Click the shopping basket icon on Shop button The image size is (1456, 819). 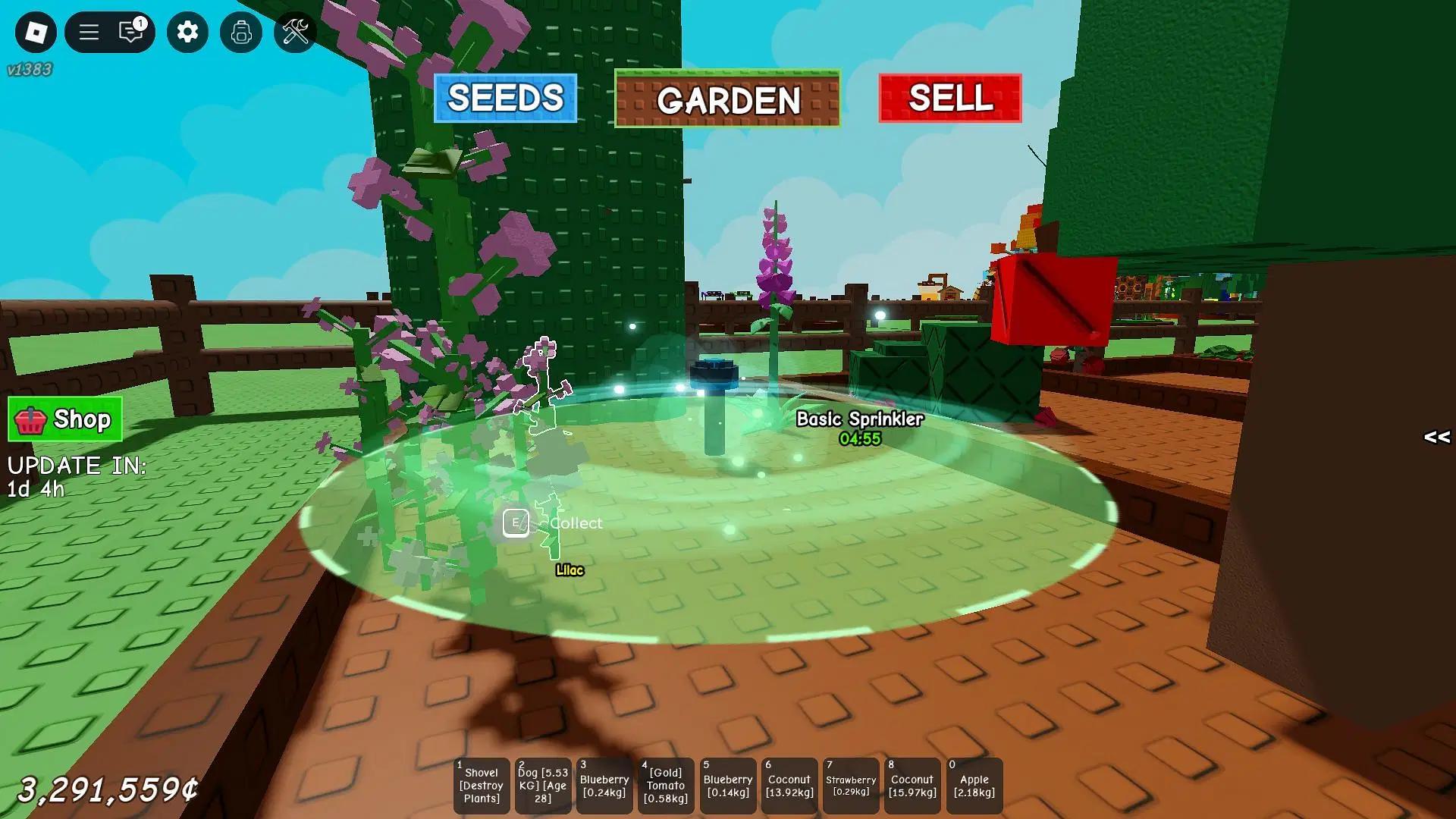[29, 419]
